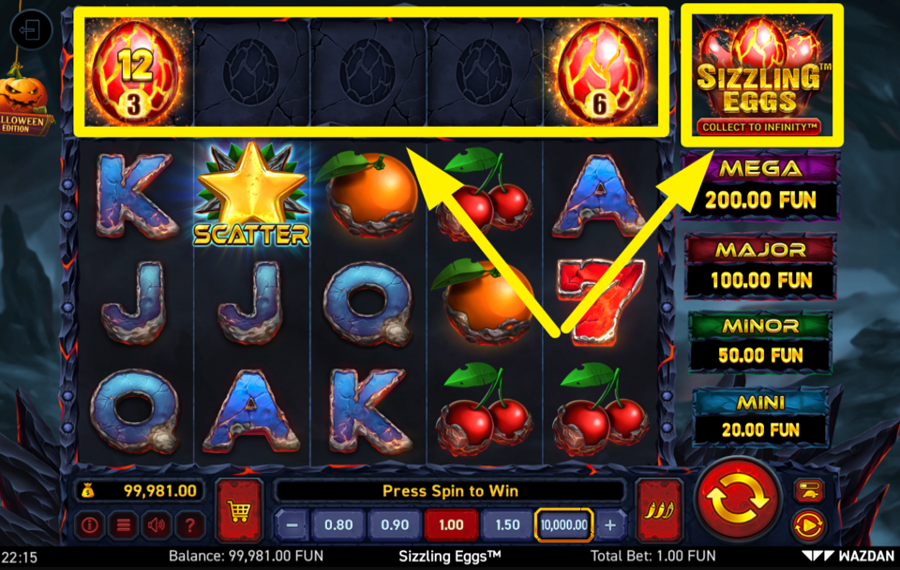Image resolution: width=900 pixels, height=570 pixels.
Task: Show help with the question mark
Action: tap(189, 524)
